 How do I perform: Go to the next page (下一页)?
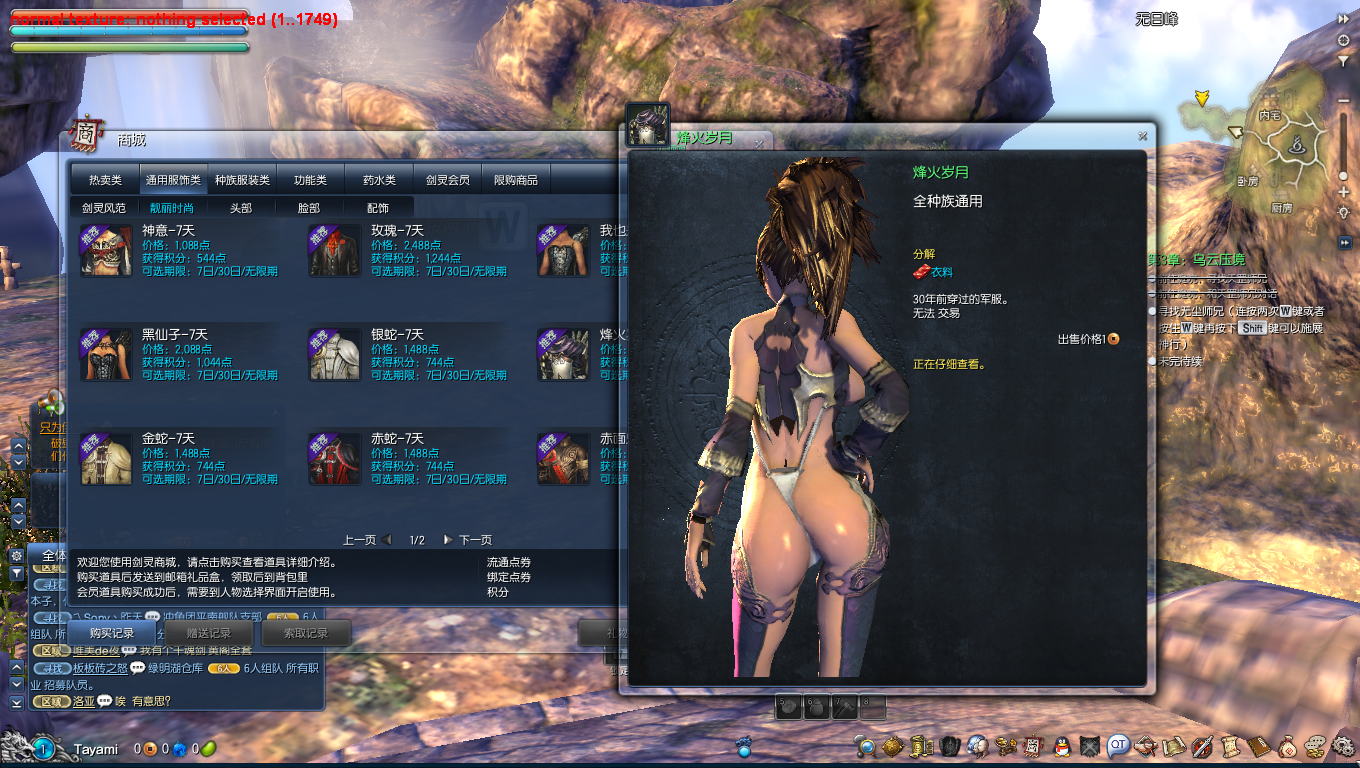468,540
